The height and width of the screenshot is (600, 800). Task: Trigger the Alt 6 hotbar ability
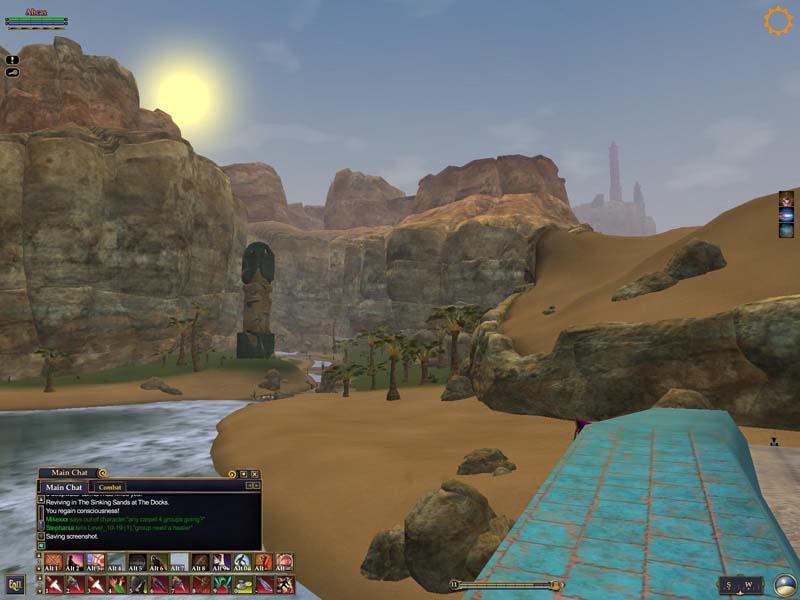click(x=157, y=563)
